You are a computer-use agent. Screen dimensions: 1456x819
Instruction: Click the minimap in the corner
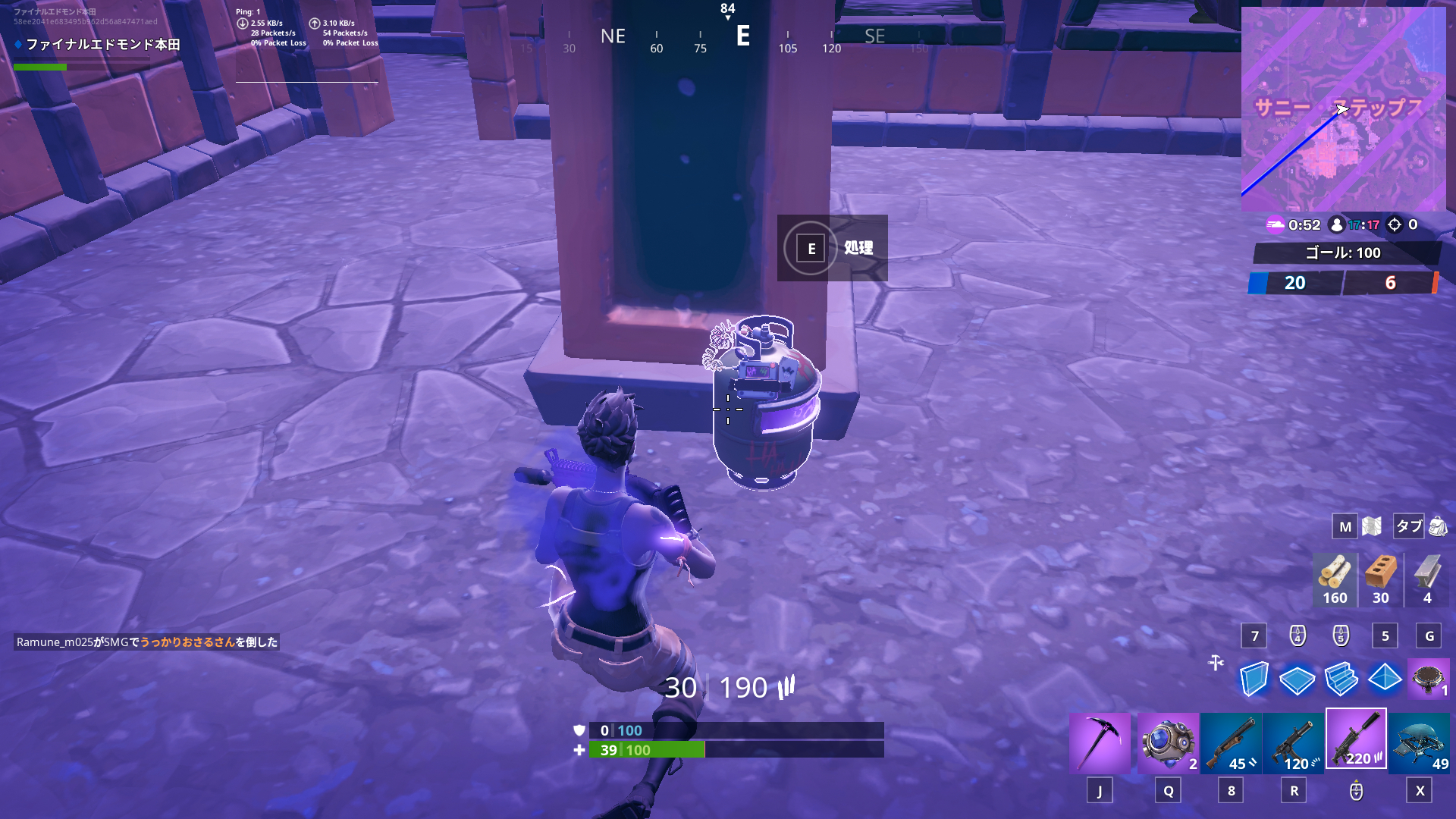pyautogui.click(x=1348, y=106)
